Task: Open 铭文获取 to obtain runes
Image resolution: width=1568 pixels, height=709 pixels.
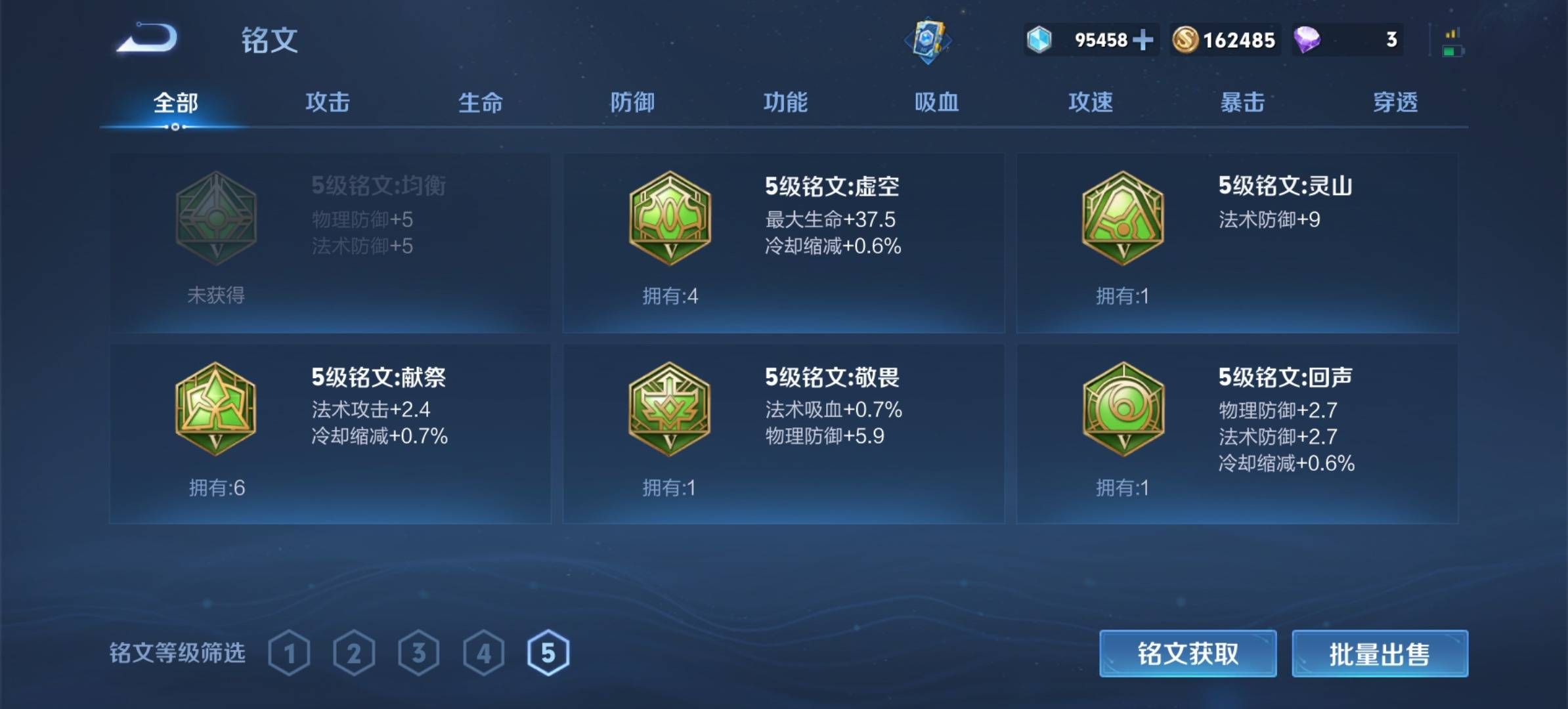Action: tap(1188, 654)
